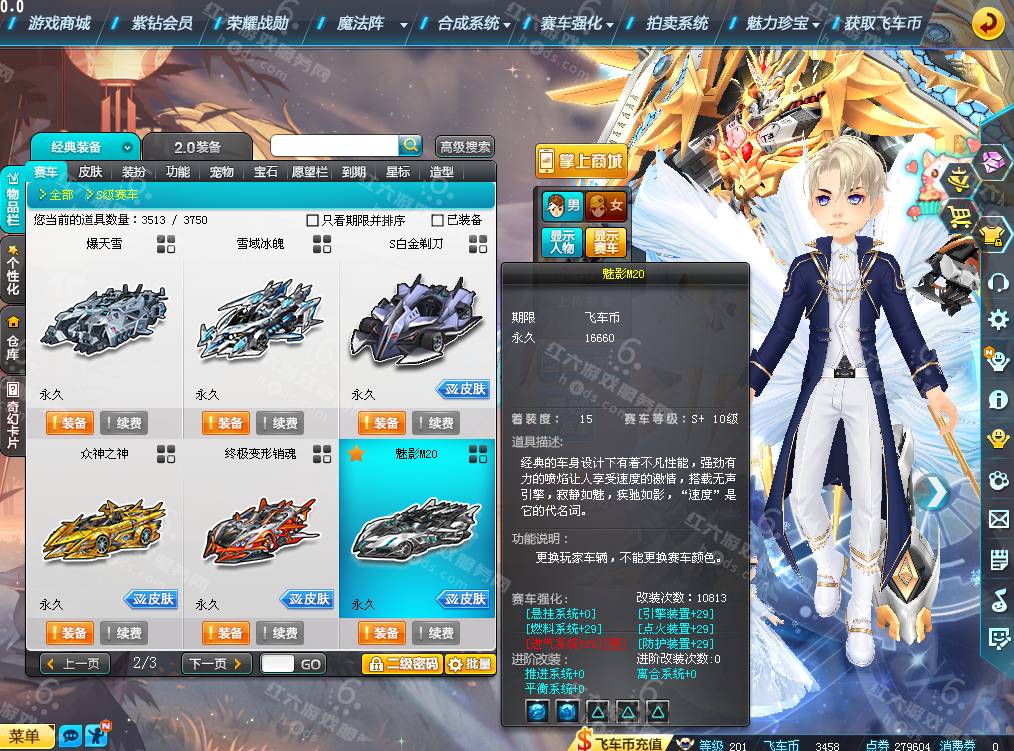Toggle the 已装备 checkbox
The width and height of the screenshot is (1014, 751).
coord(438,220)
